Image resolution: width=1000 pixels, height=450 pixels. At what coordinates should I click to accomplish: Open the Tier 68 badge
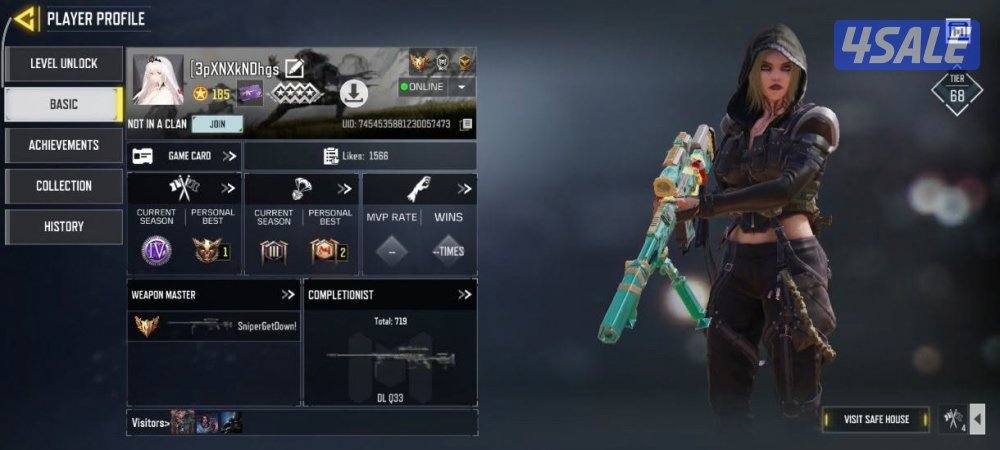956,92
